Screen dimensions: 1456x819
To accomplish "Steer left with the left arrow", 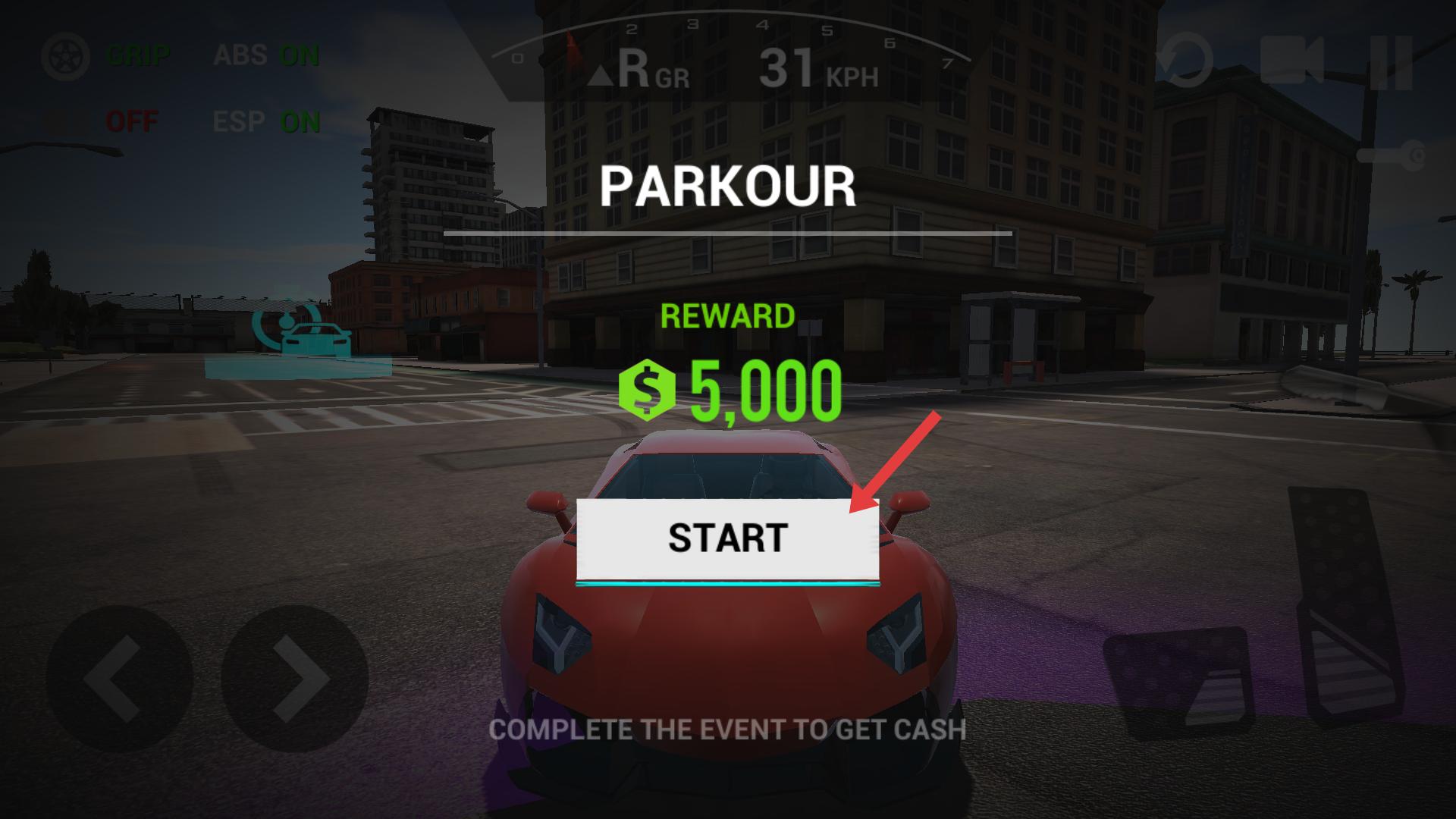I will (x=118, y=677).
